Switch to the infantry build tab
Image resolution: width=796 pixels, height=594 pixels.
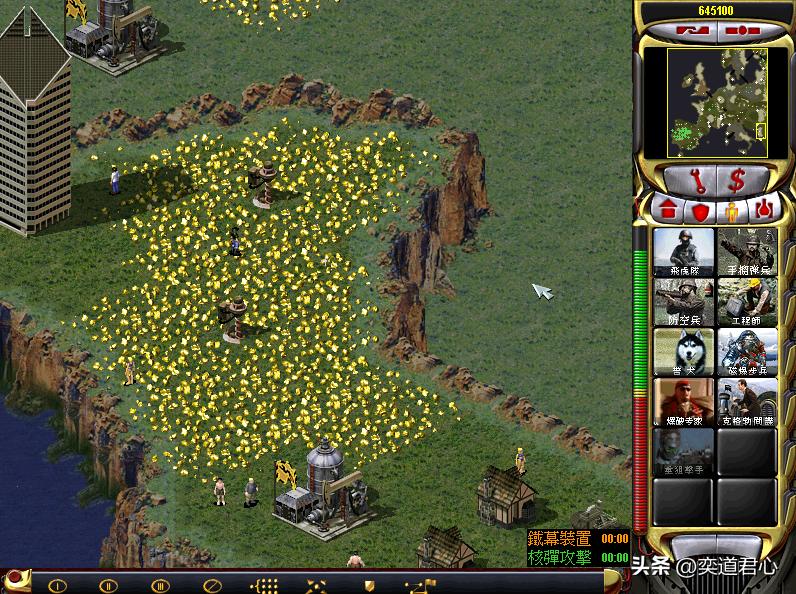[731, 211]
